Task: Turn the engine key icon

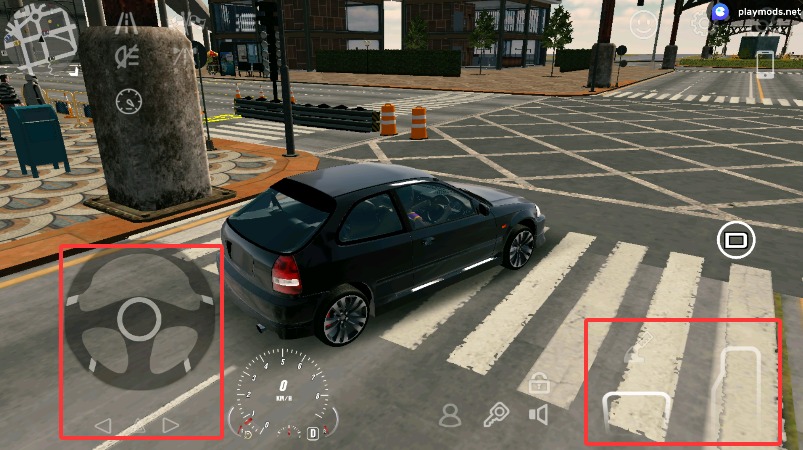Action: (496, 415)
